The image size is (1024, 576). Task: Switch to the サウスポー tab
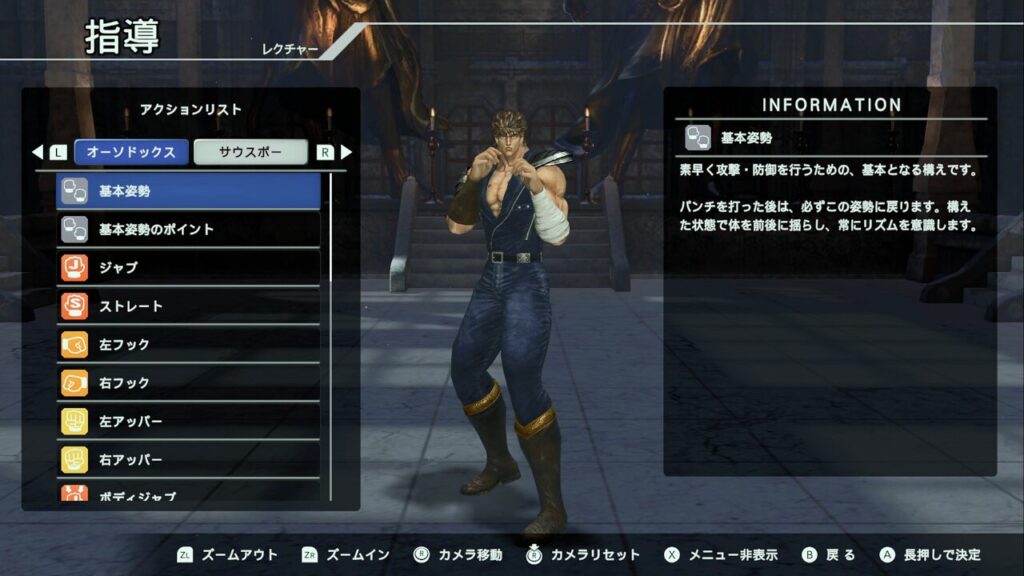coord(250,152)
